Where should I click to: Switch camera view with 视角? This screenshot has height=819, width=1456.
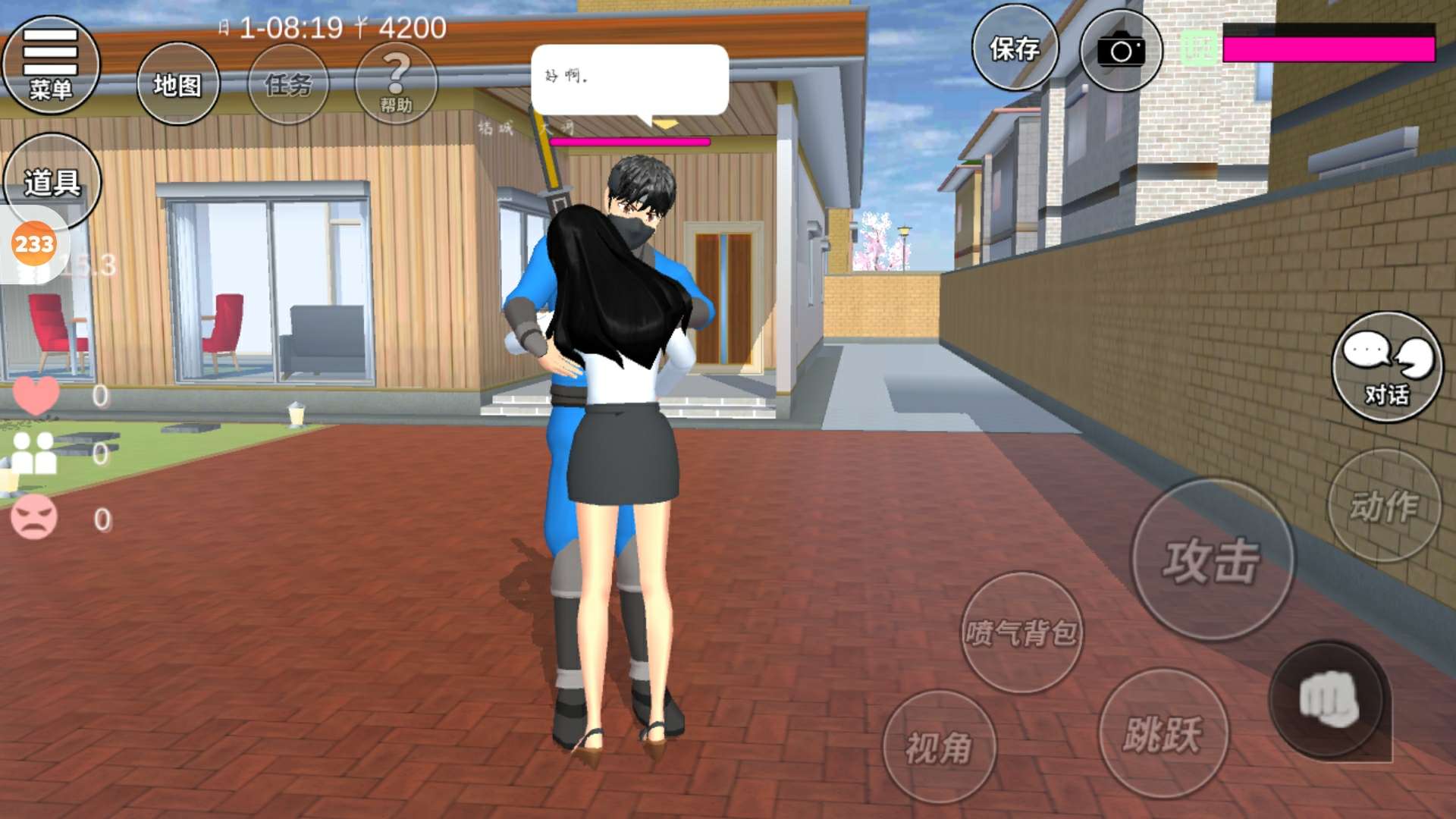[x=940, y=747]
